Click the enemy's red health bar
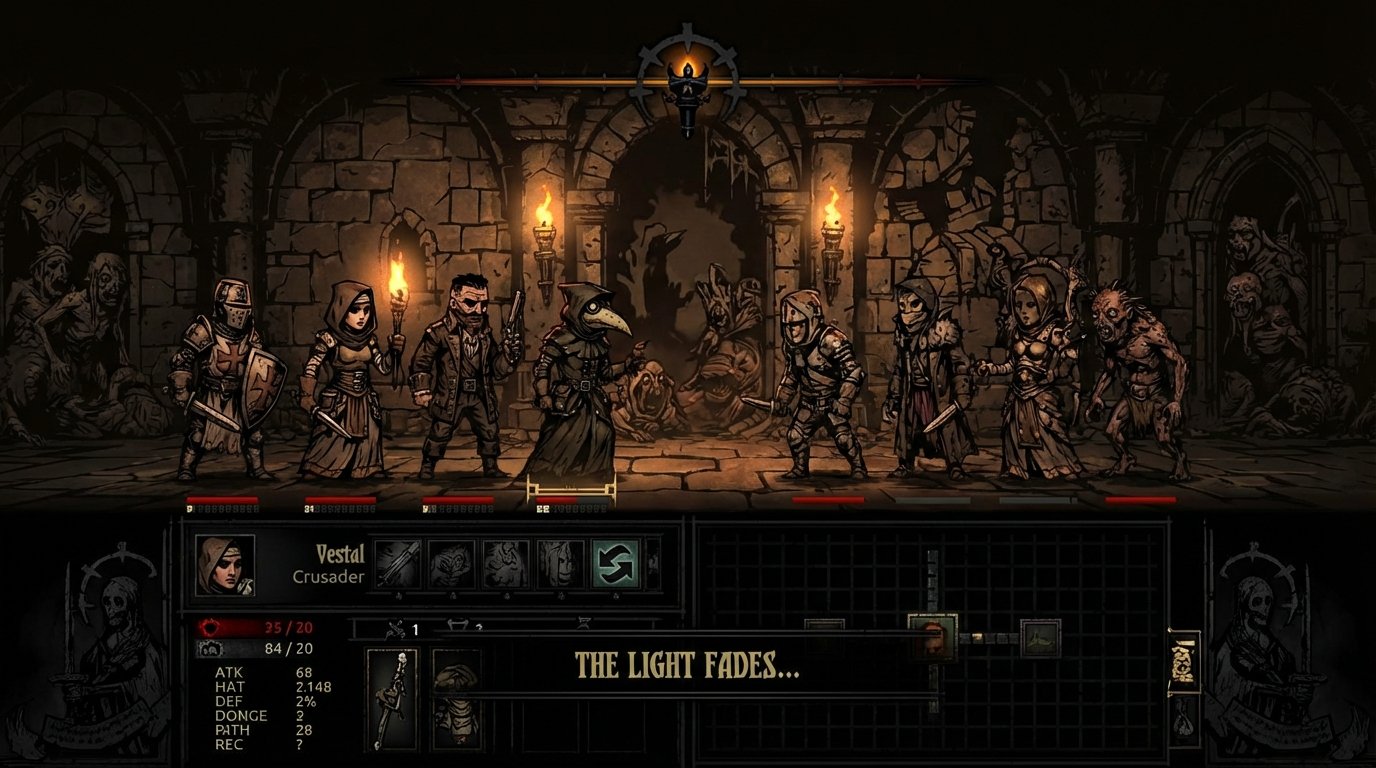Image resolution: width=1376 pixels, height=768 pixels. coord(830,498)
